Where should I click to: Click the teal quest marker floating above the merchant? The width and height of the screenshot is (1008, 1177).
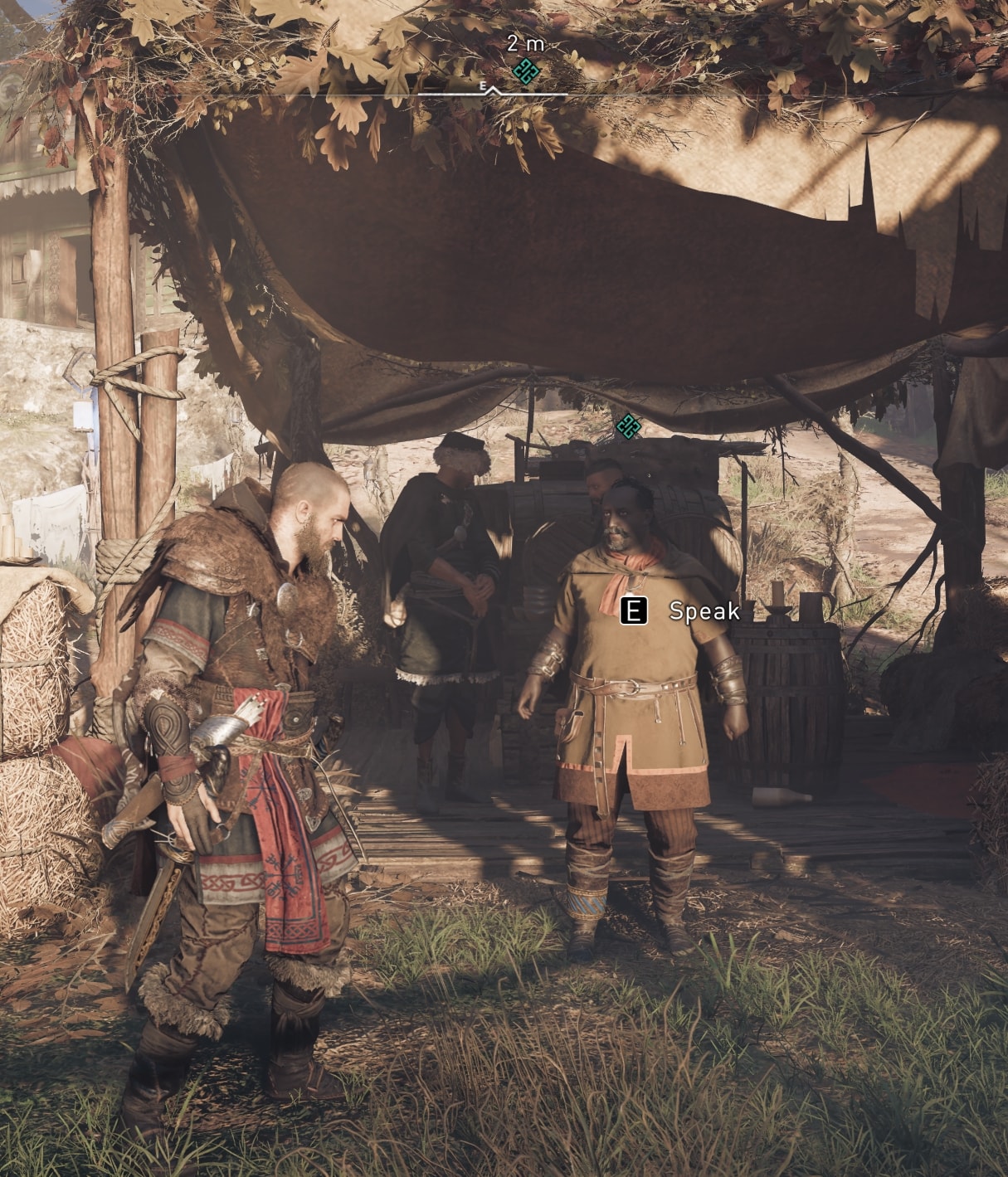pos(629,426)
